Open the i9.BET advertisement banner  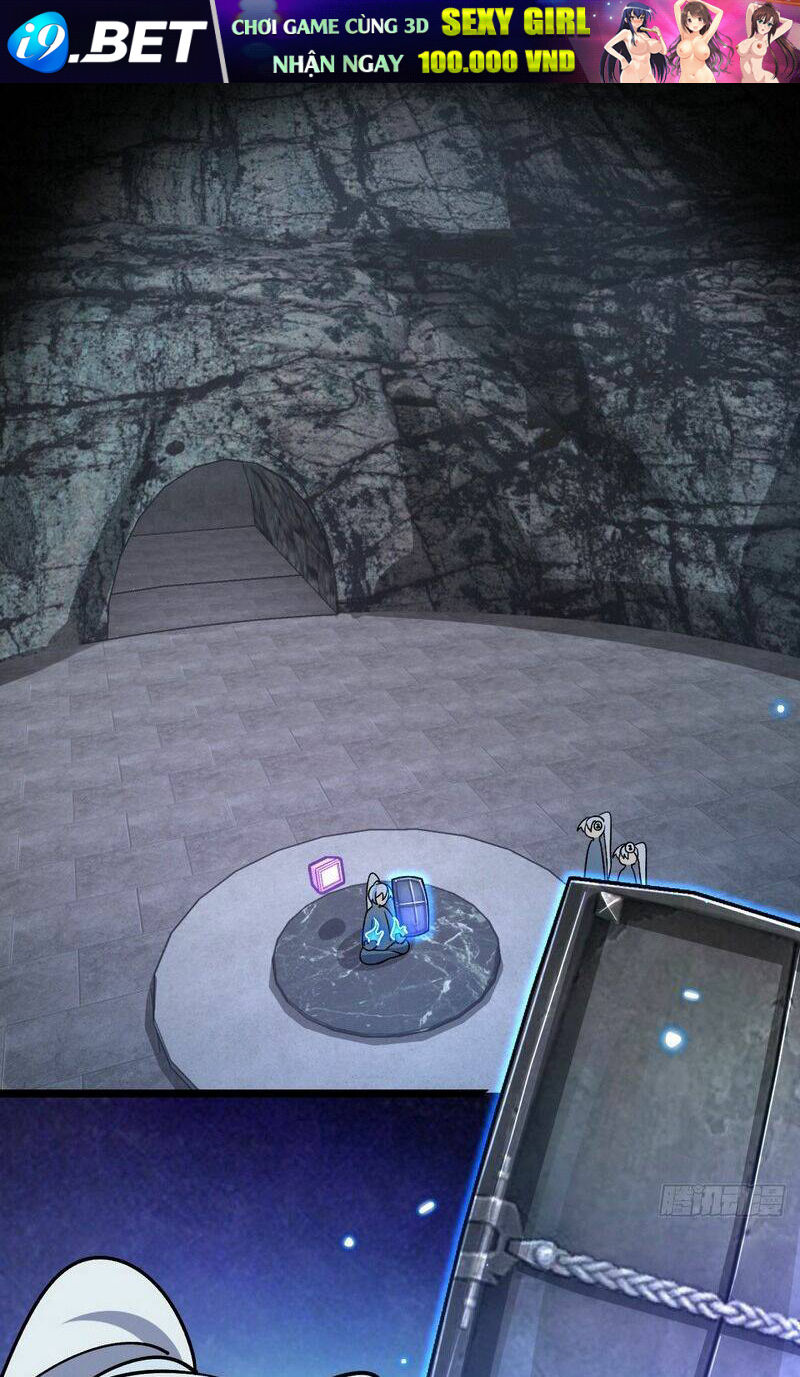(400, 41)
